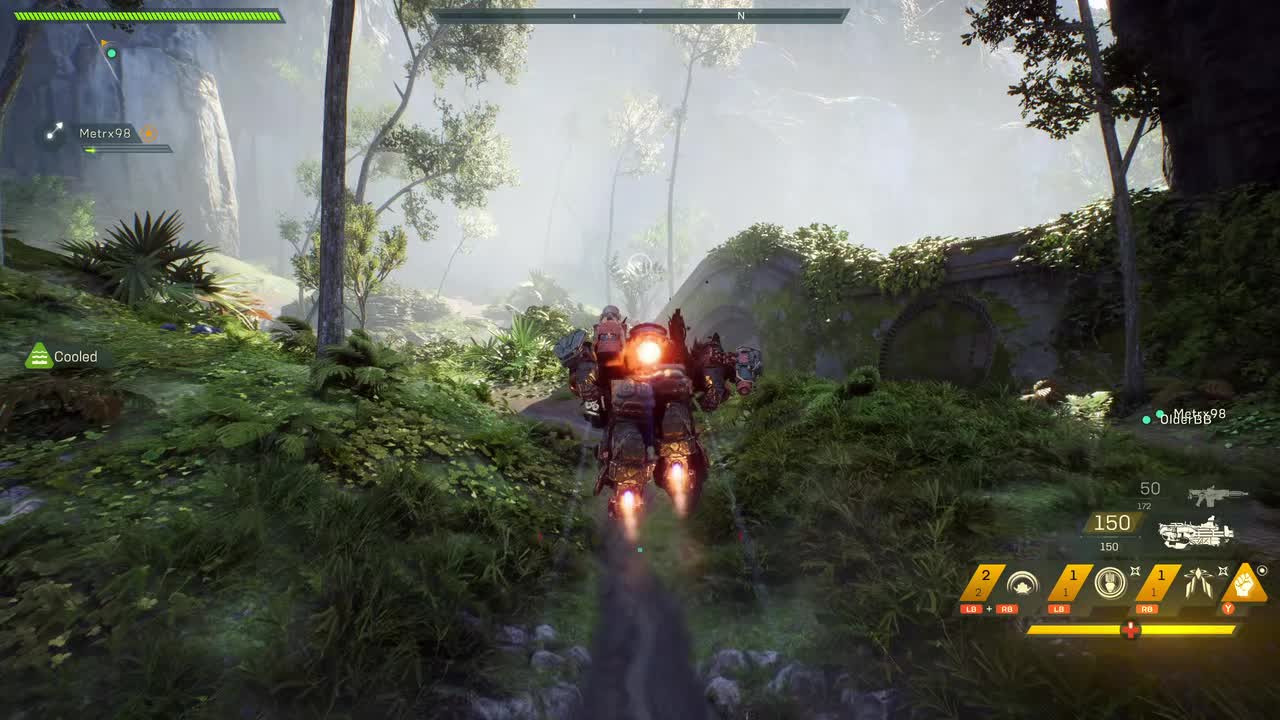Click the grenade ability icon on the combo slot
This screenshot has height=720, width=1280.
point(1020,581)
